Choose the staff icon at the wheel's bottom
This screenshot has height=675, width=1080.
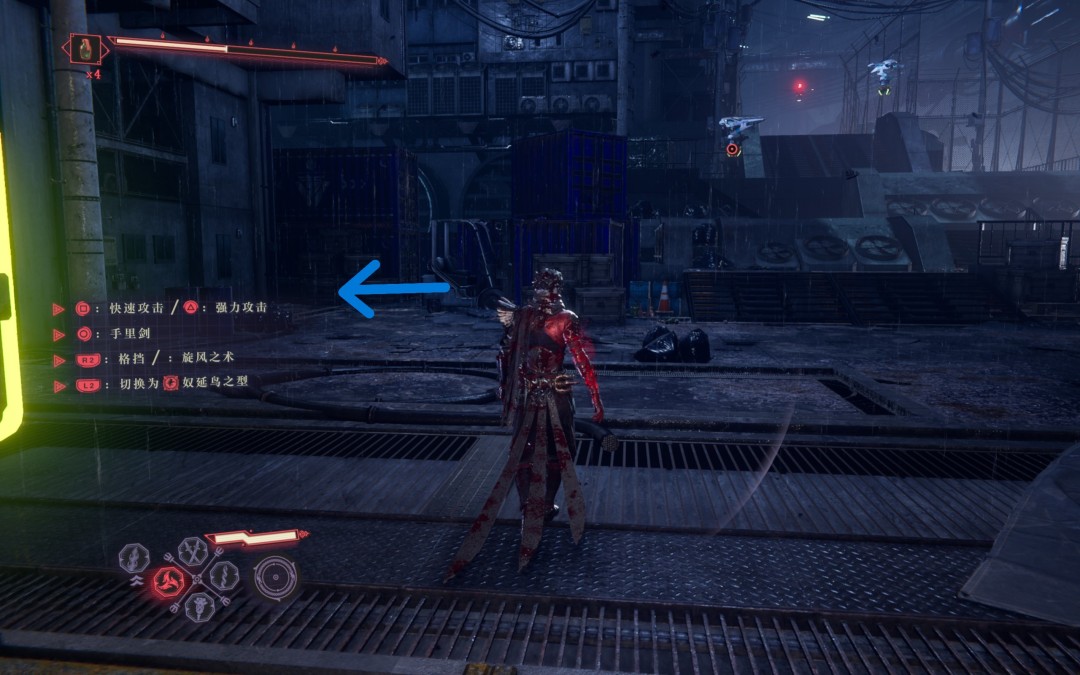(198, 606)
